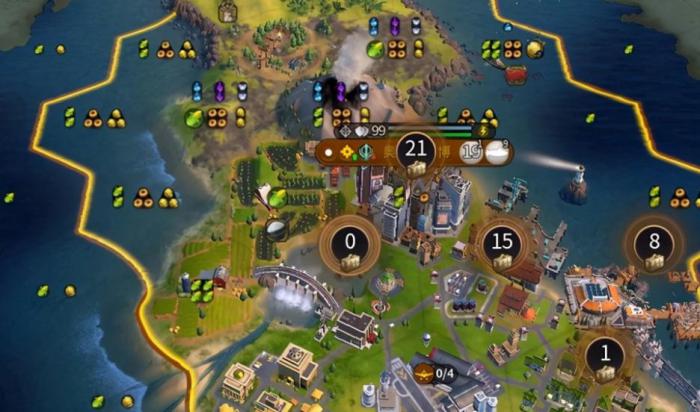Select the crate badge showing 21
Viewport: 700px width, 412px height.
tap(414, 155)
